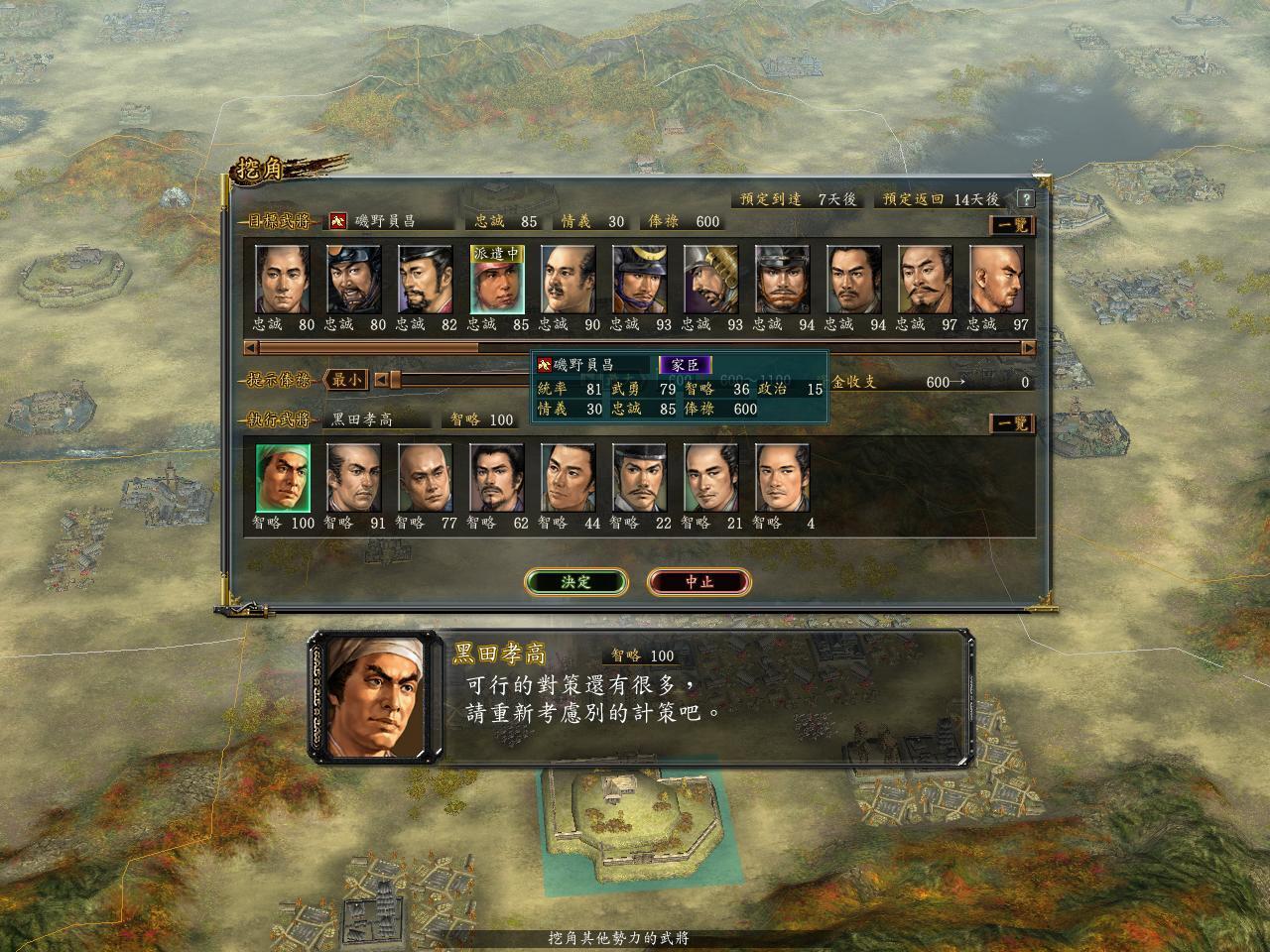This screenshot has width=1270, height=952.
Task: Choose executing officer with 智略 21
Action: point(711,478)
